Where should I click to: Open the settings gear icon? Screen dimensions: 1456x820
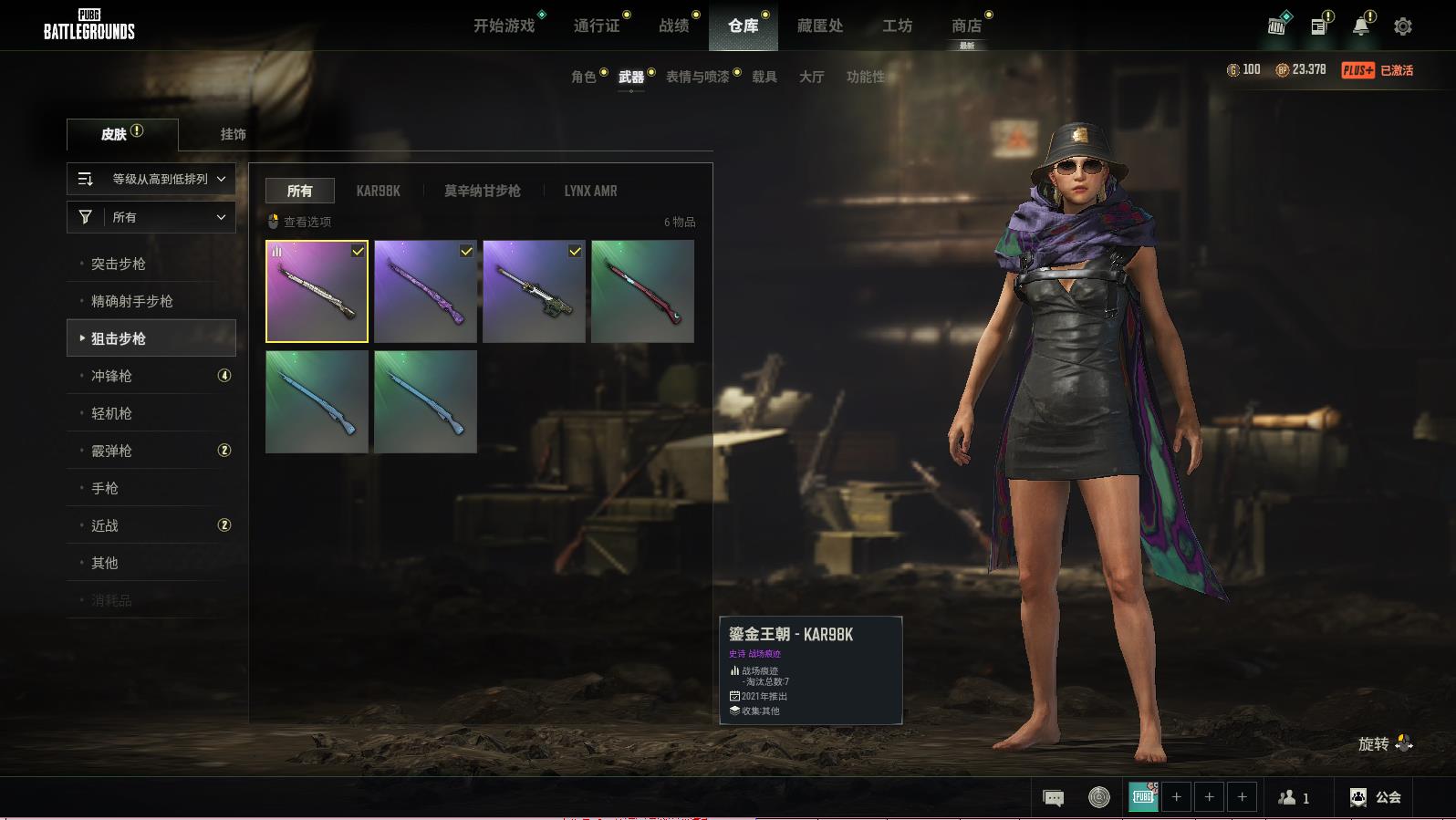1402,26
